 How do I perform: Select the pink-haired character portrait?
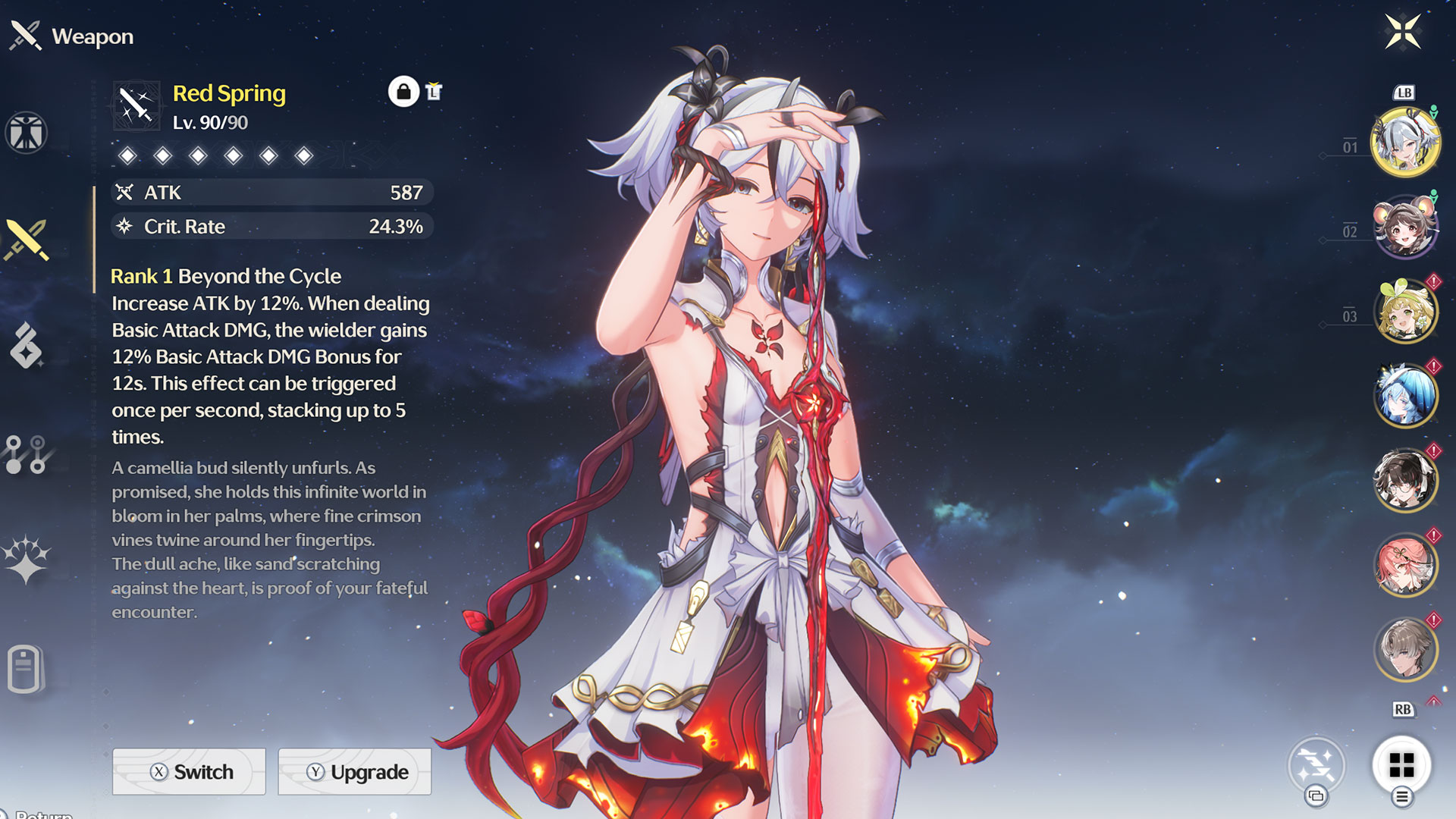(1405, 565)
